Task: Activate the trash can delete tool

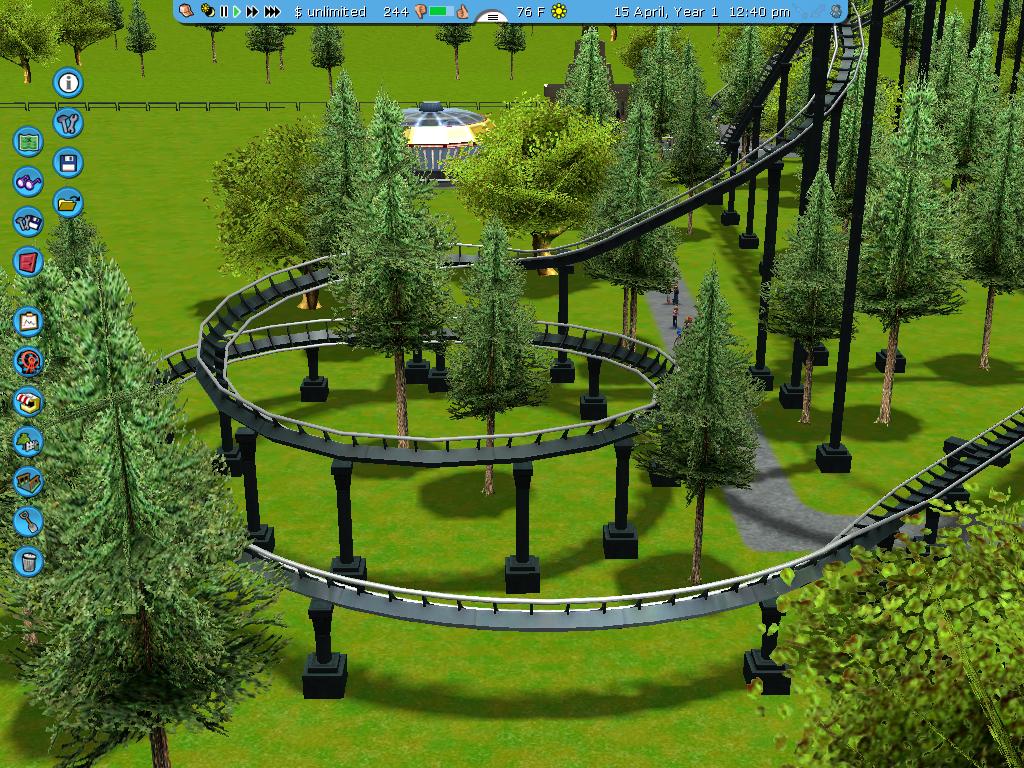Action: [x=29, y=561]
